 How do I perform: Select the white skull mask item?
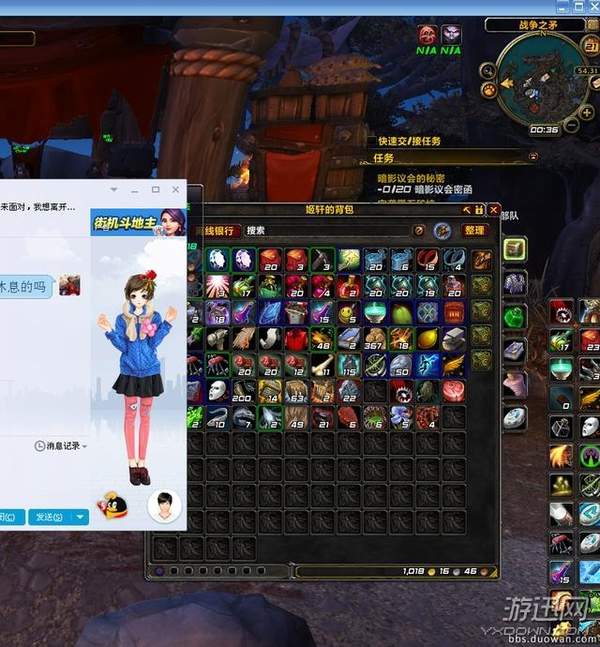pyautogui.click(x=218, y=390)
